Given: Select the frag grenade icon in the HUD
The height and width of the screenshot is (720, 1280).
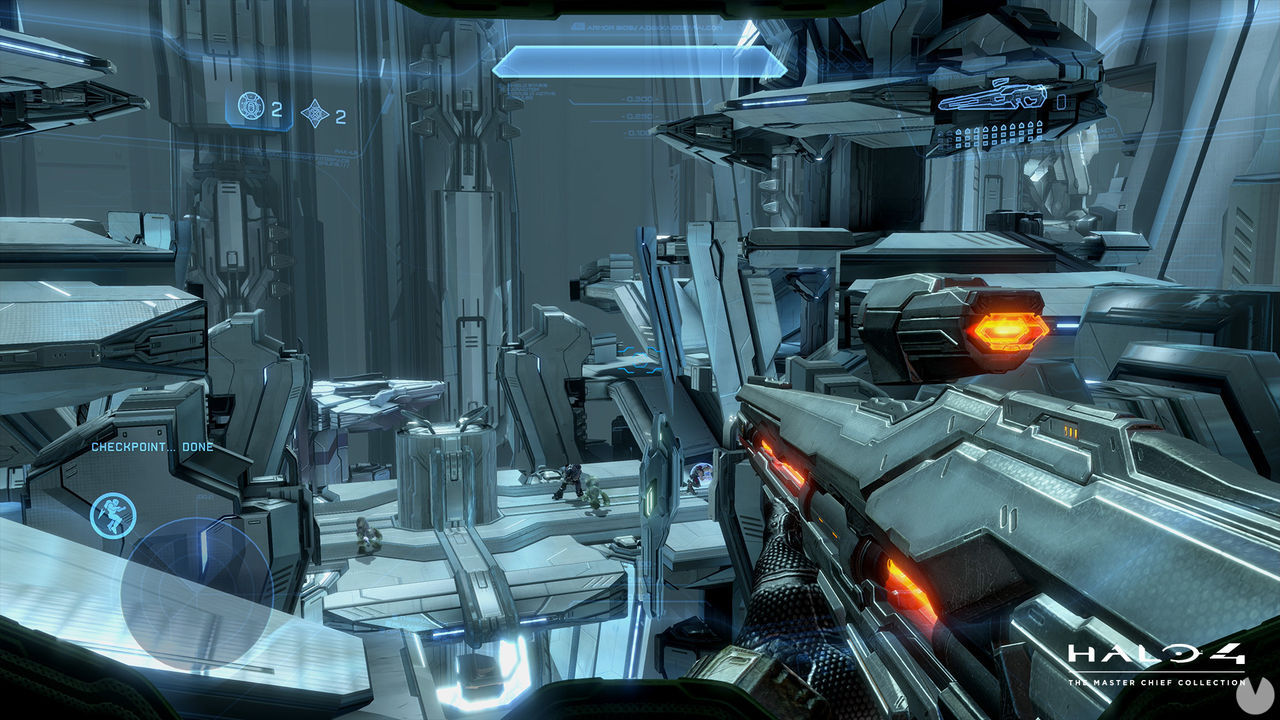Looking at the screenshot, I should pos(251,107).
